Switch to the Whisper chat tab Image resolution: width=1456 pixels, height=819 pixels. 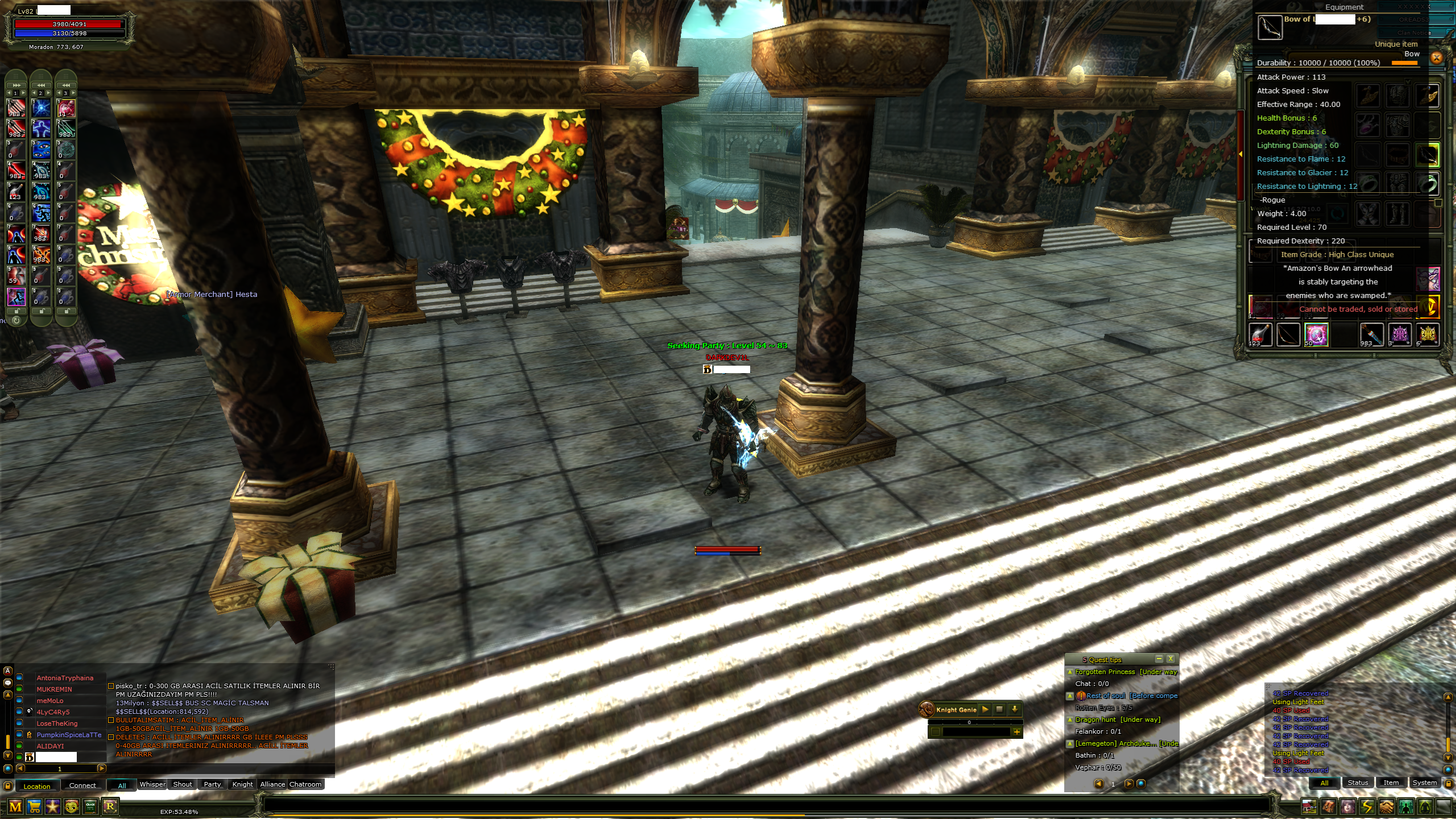click(x=152, y=784)
